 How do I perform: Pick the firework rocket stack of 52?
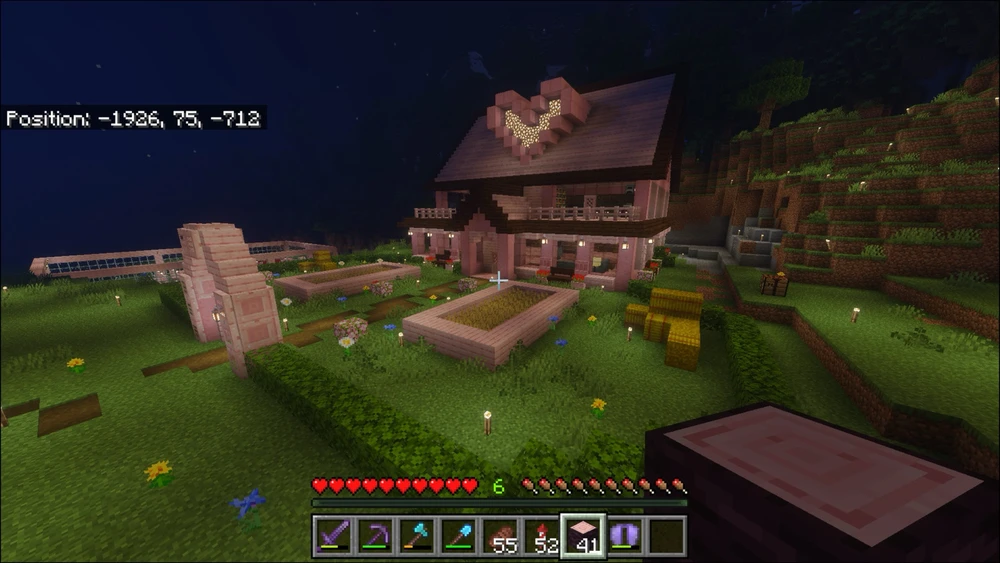[x=541, y=536]
